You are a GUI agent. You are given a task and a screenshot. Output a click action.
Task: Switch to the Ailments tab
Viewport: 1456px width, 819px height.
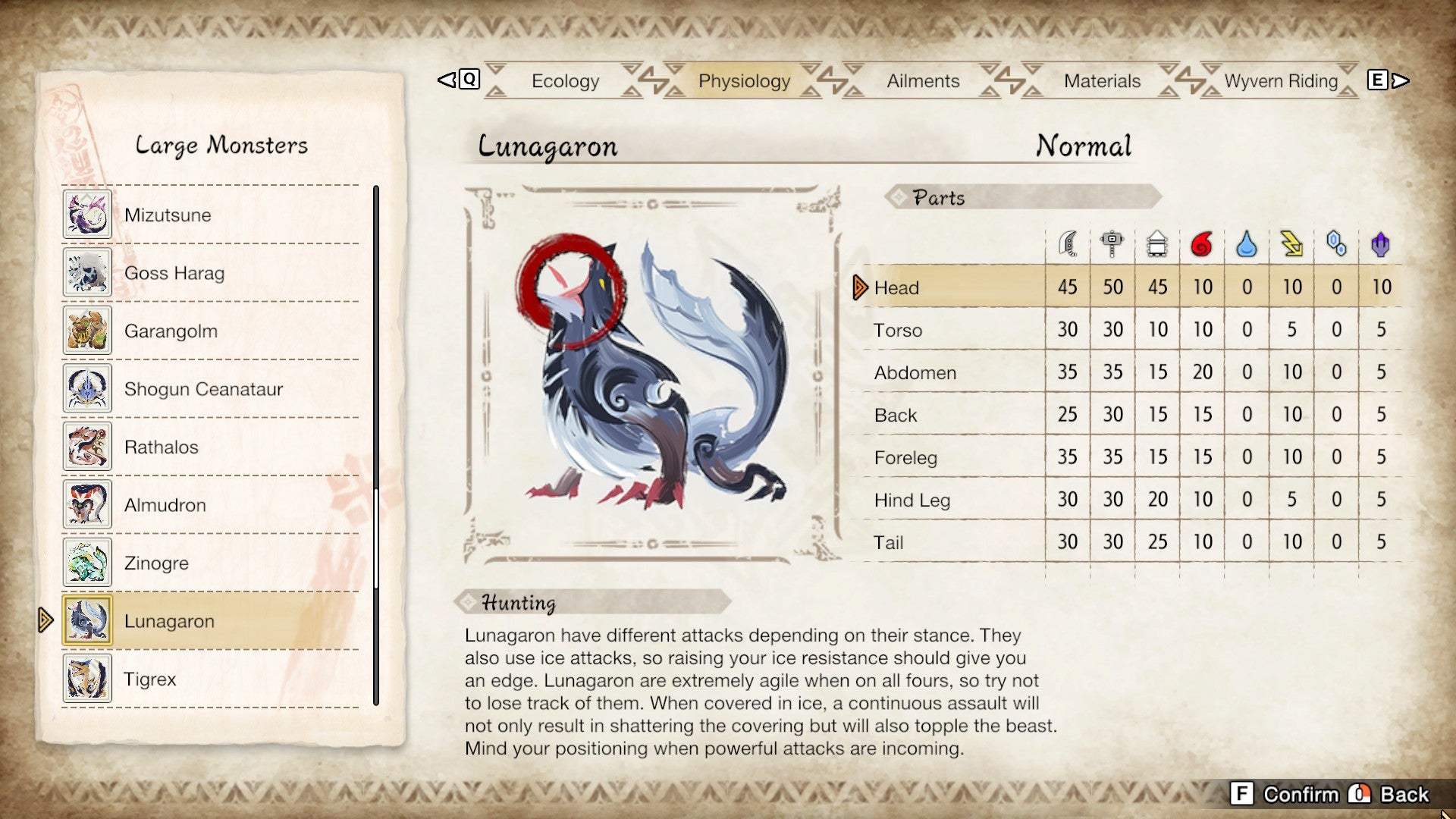[x=922, y=80]
